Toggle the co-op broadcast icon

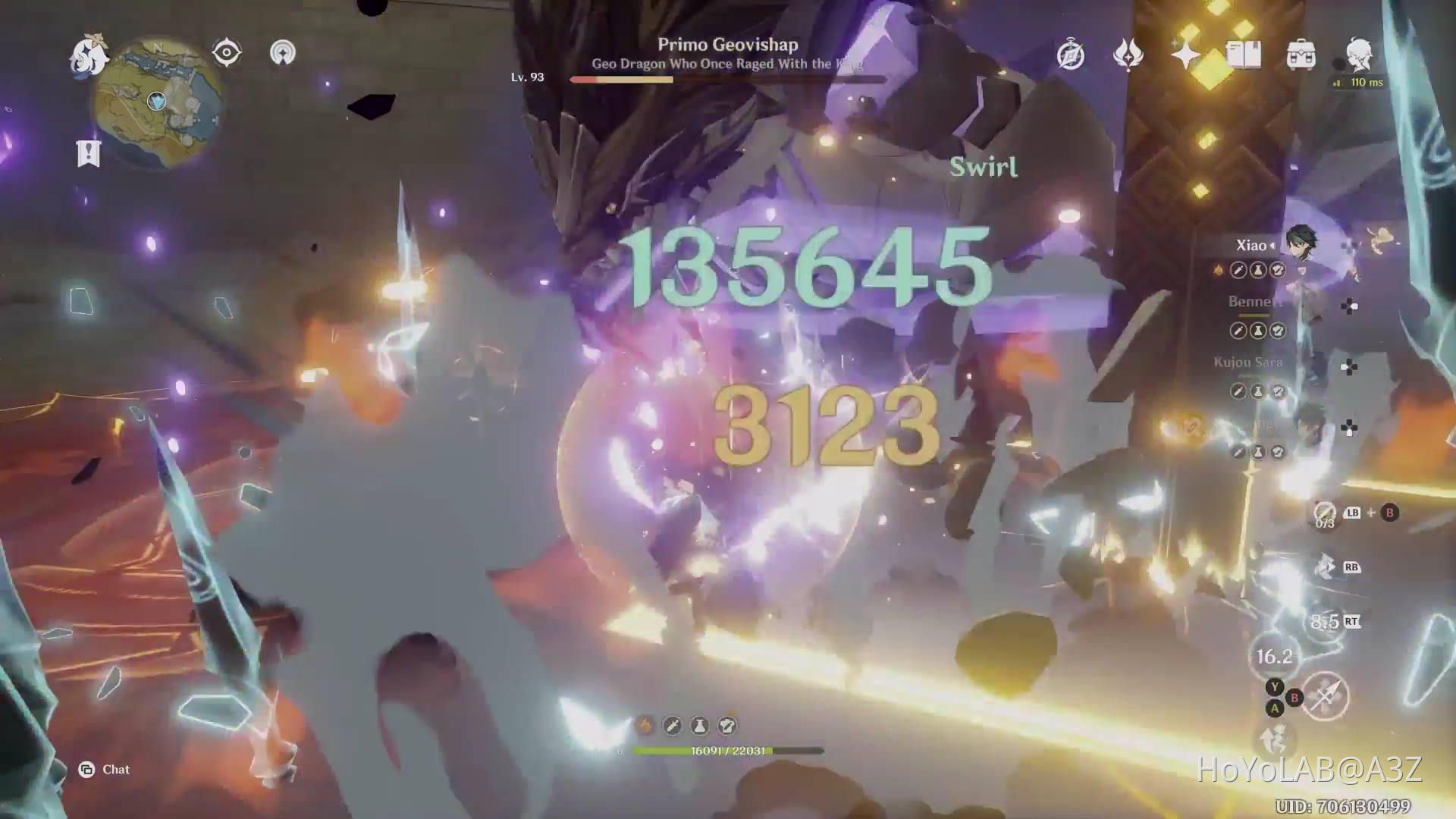283,52
